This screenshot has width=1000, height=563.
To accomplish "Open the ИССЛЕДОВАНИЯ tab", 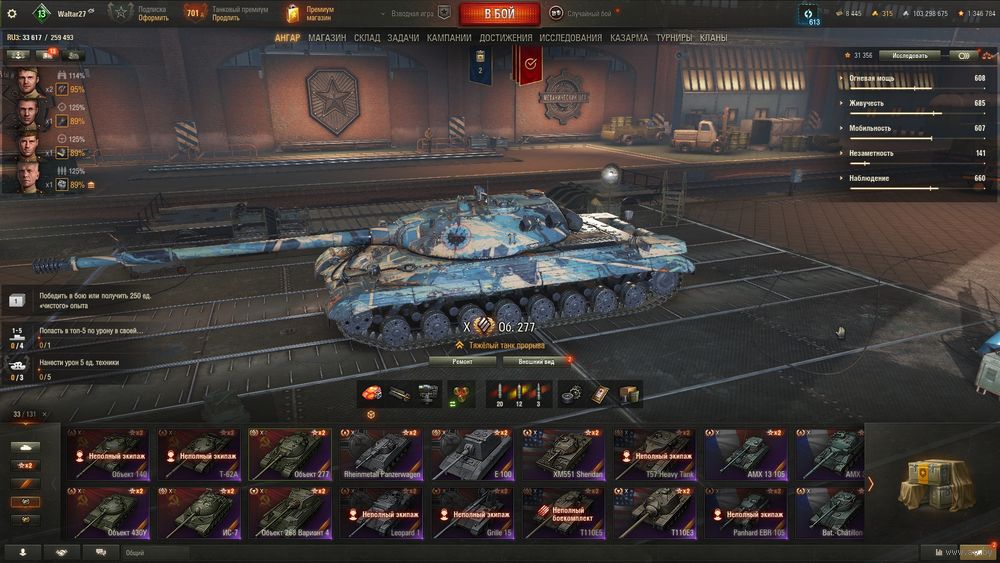I will [x=571, y=38].
